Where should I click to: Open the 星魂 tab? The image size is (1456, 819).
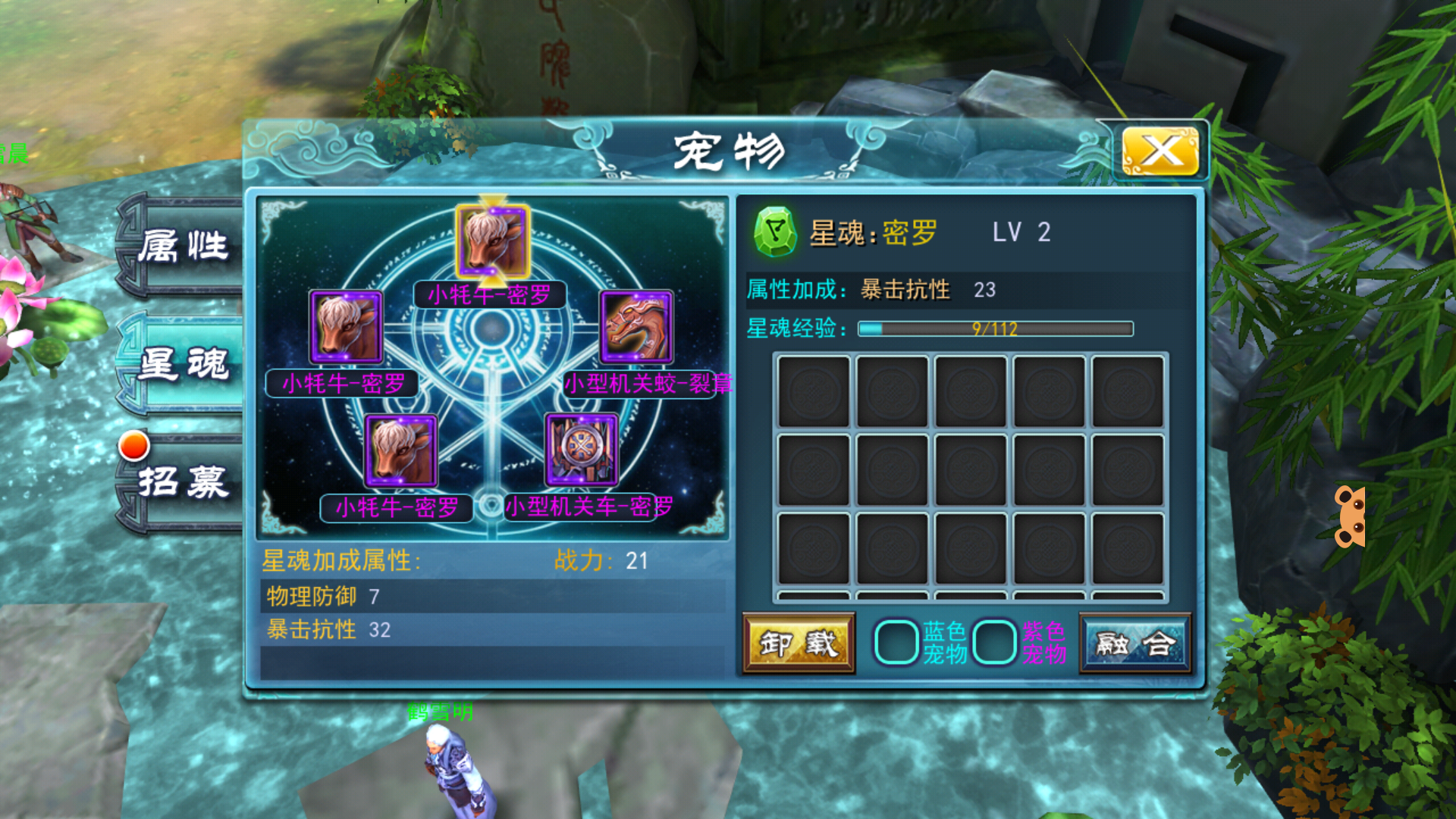click(184, 364)
